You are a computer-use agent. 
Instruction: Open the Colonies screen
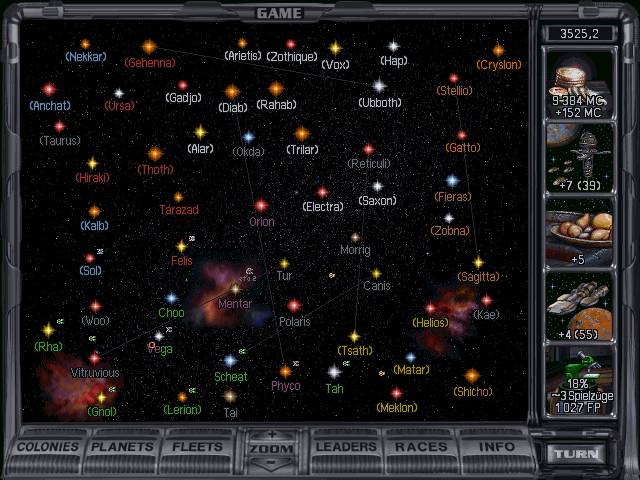coord(48,447)
